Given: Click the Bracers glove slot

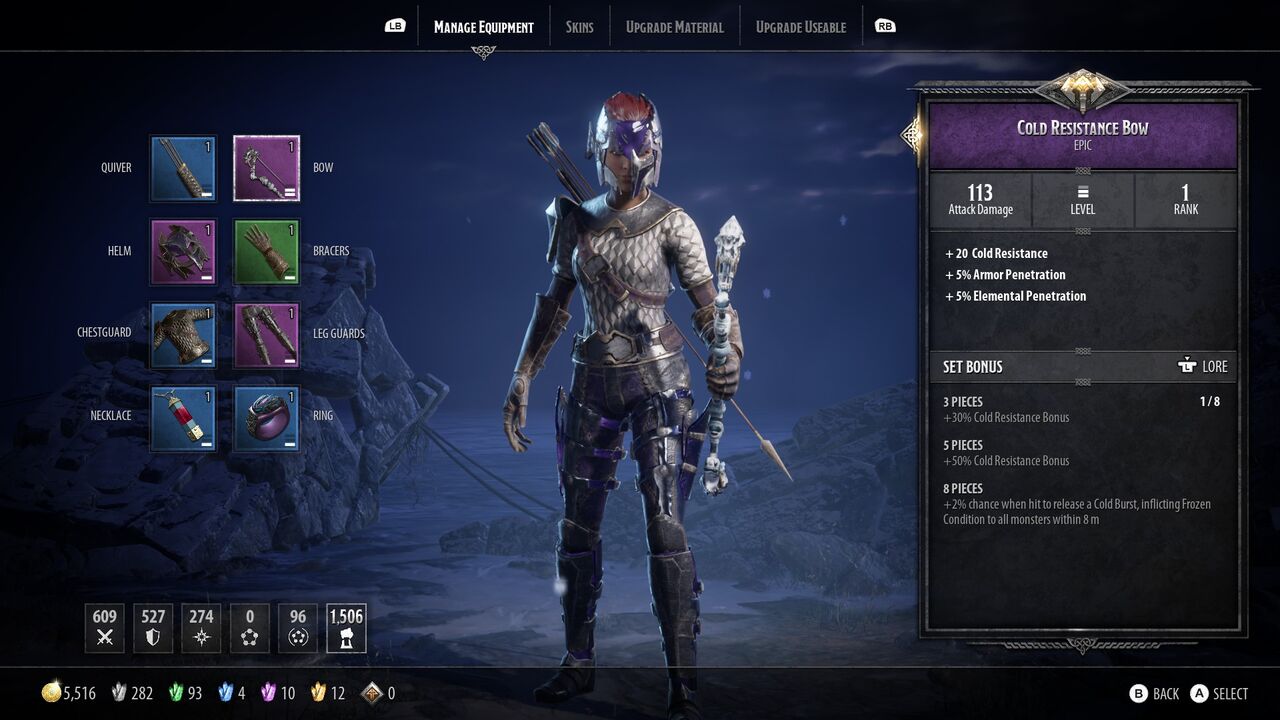Looking at the screenshot, I should tap(267, 251).
